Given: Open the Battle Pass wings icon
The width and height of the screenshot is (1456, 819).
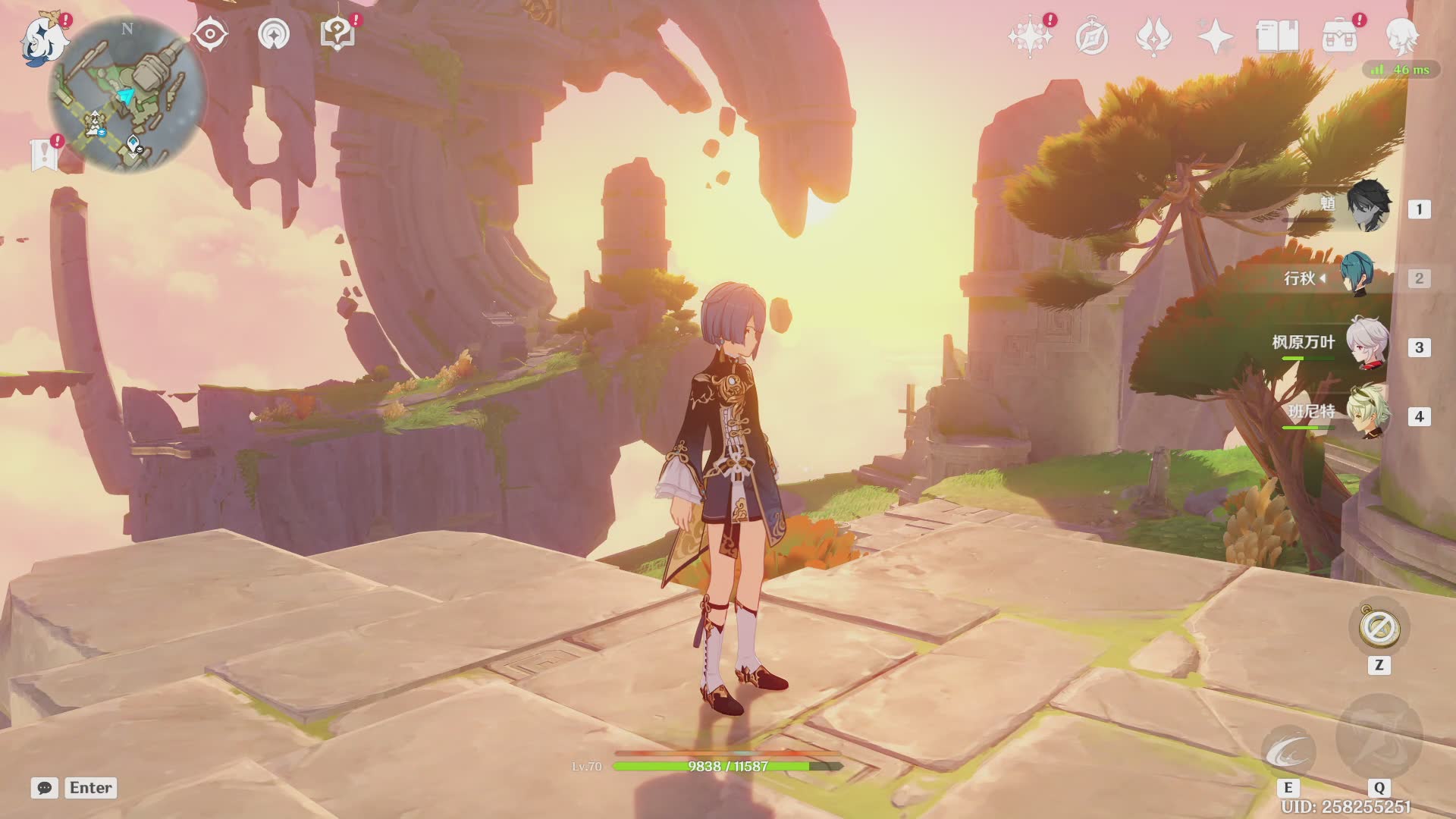Looking at the screenshot, I should [x=1153, y=36].
